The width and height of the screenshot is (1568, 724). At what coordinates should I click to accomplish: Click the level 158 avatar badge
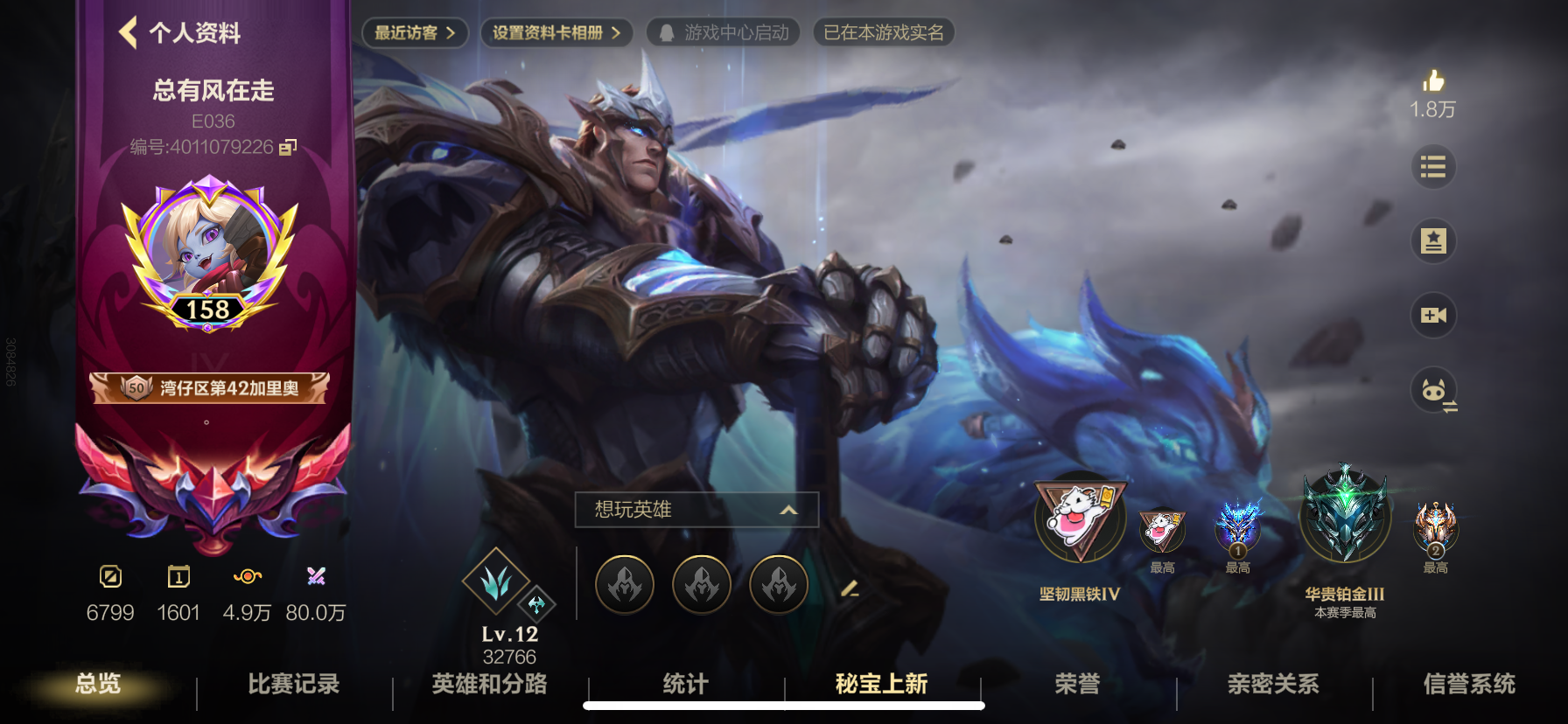[x=210, y=254]
